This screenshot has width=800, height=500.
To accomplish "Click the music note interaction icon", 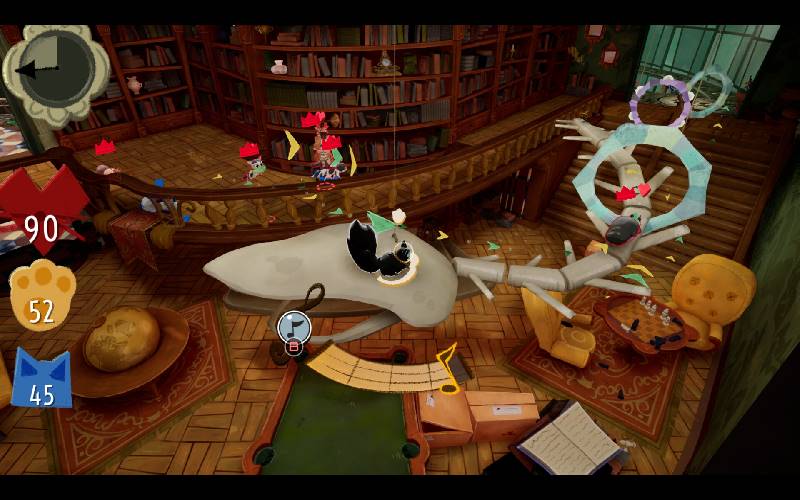I will coord(294,326).
